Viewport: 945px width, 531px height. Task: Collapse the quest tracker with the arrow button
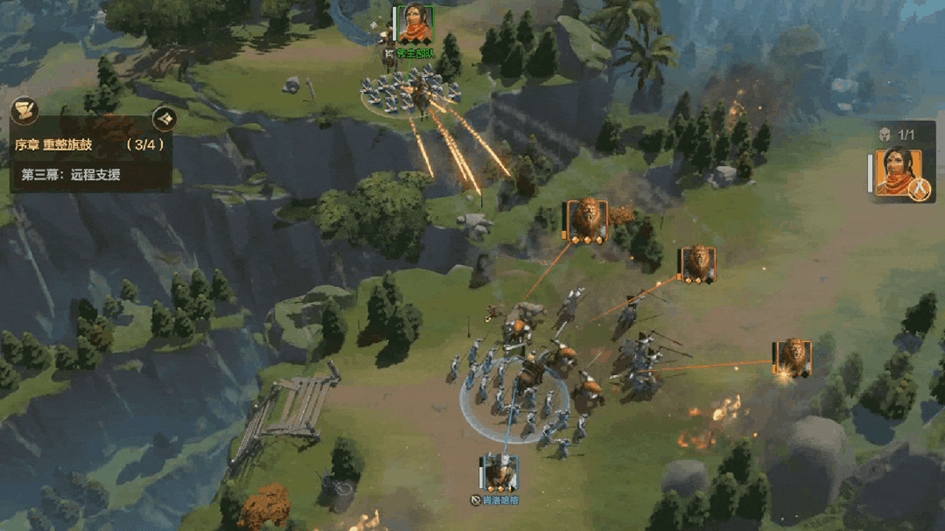pos(165,118)
